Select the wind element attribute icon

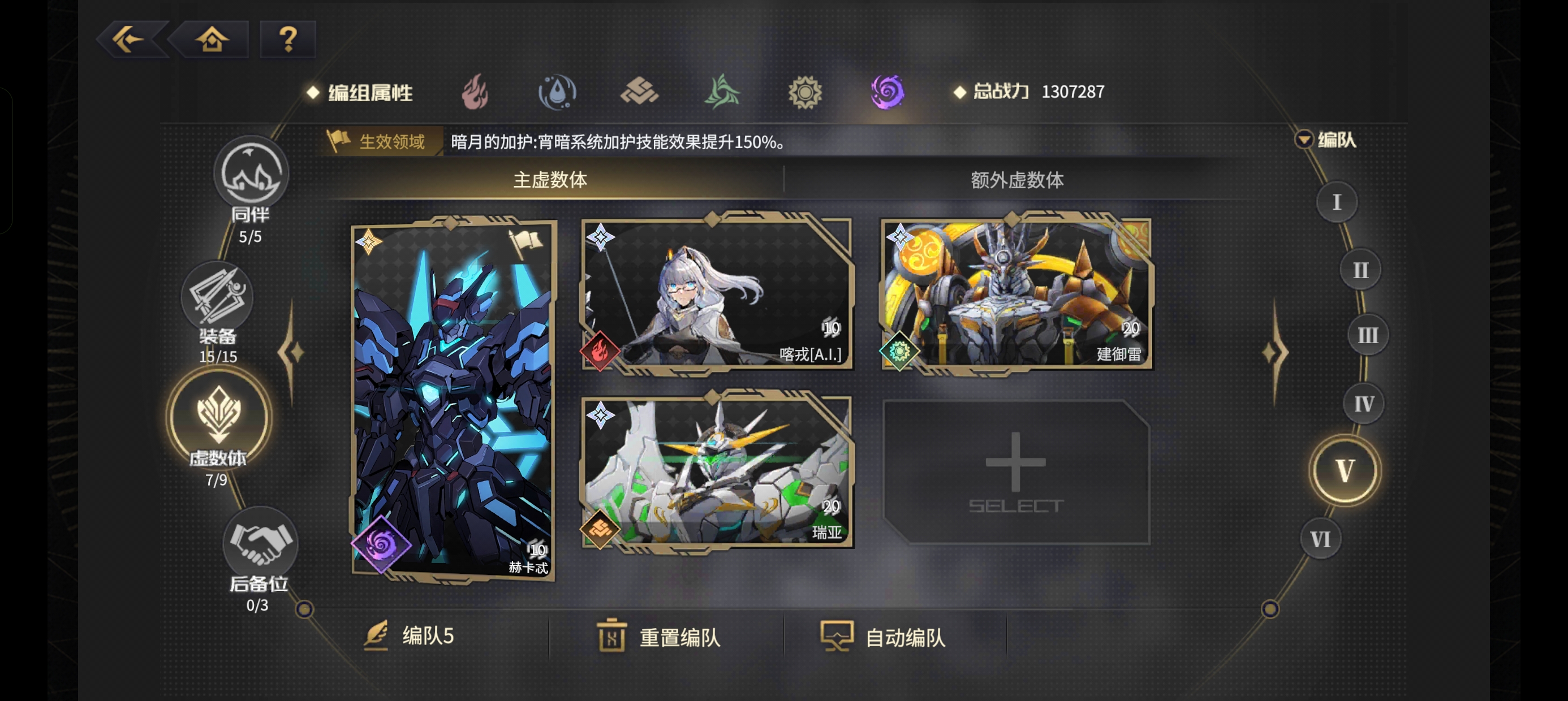click(723, 93)
